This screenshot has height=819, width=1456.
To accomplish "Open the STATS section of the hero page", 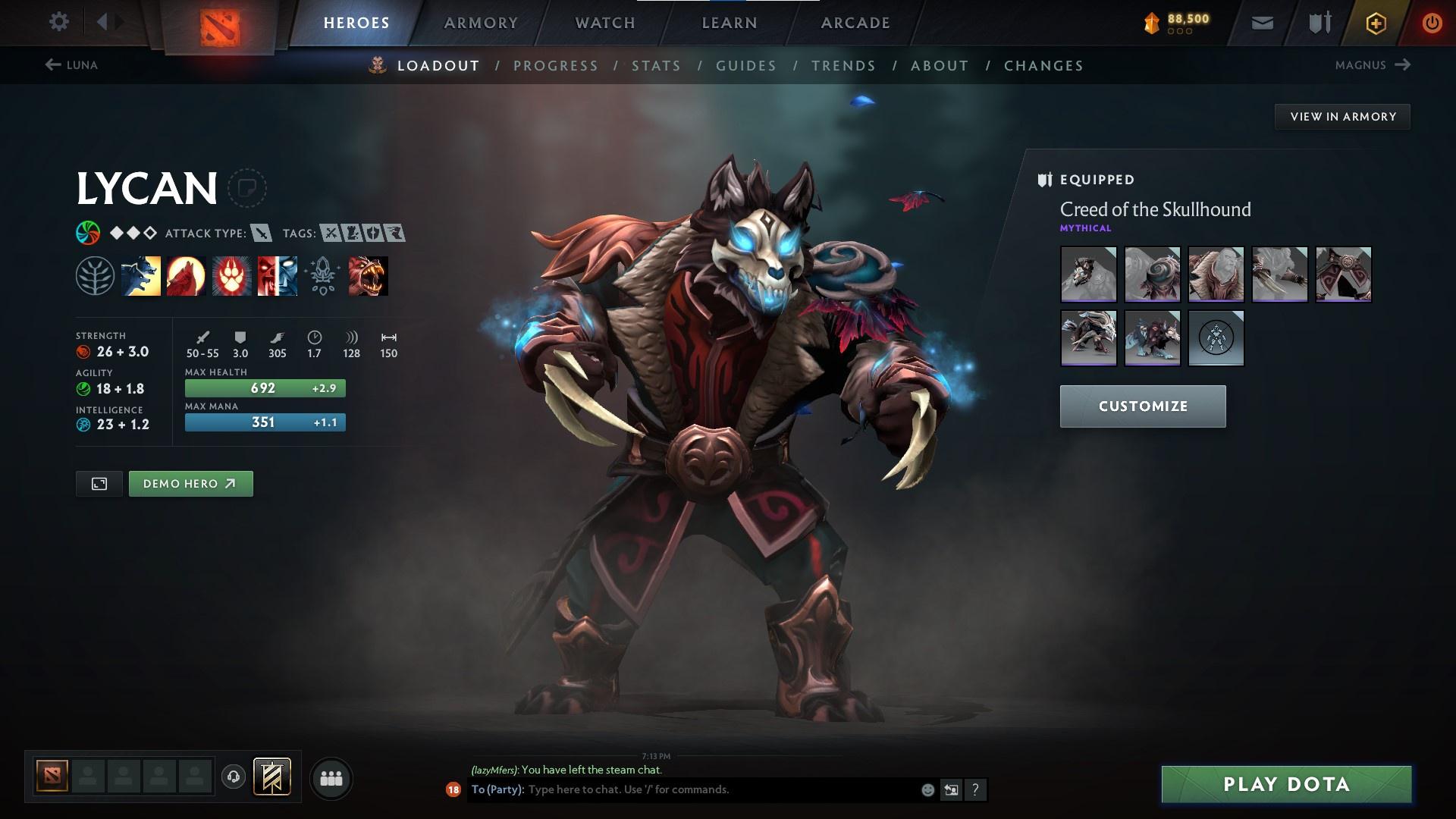I will tap(655, 65).
